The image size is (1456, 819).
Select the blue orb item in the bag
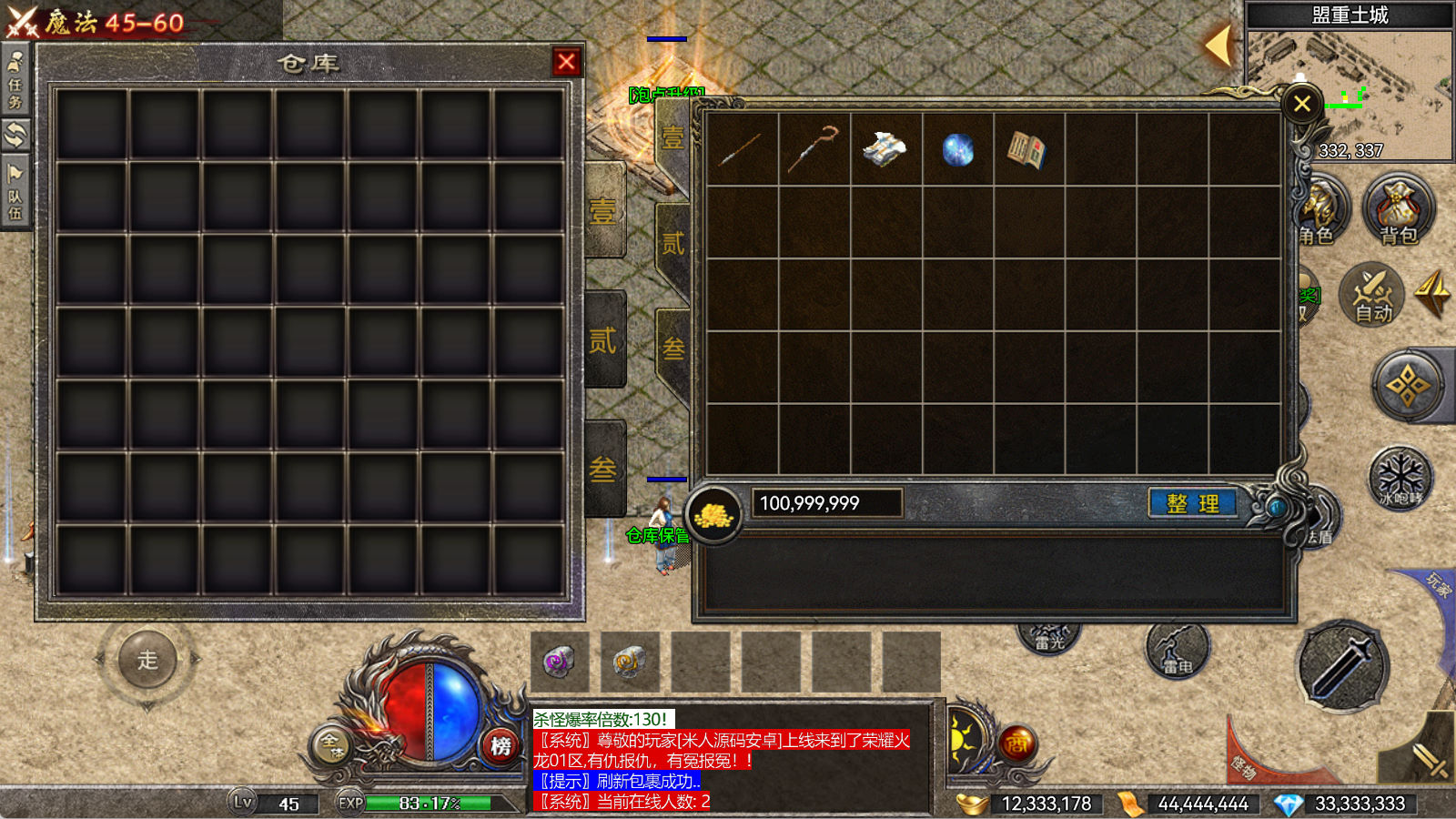click(957, 149)
